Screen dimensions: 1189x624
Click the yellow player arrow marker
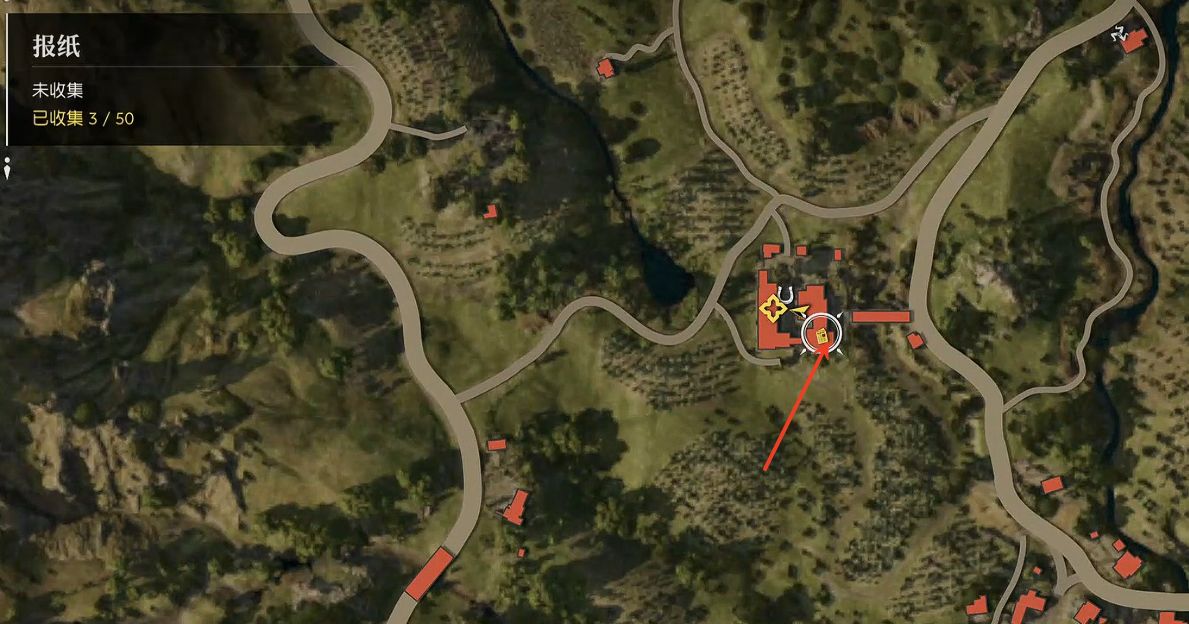(797, 312)
